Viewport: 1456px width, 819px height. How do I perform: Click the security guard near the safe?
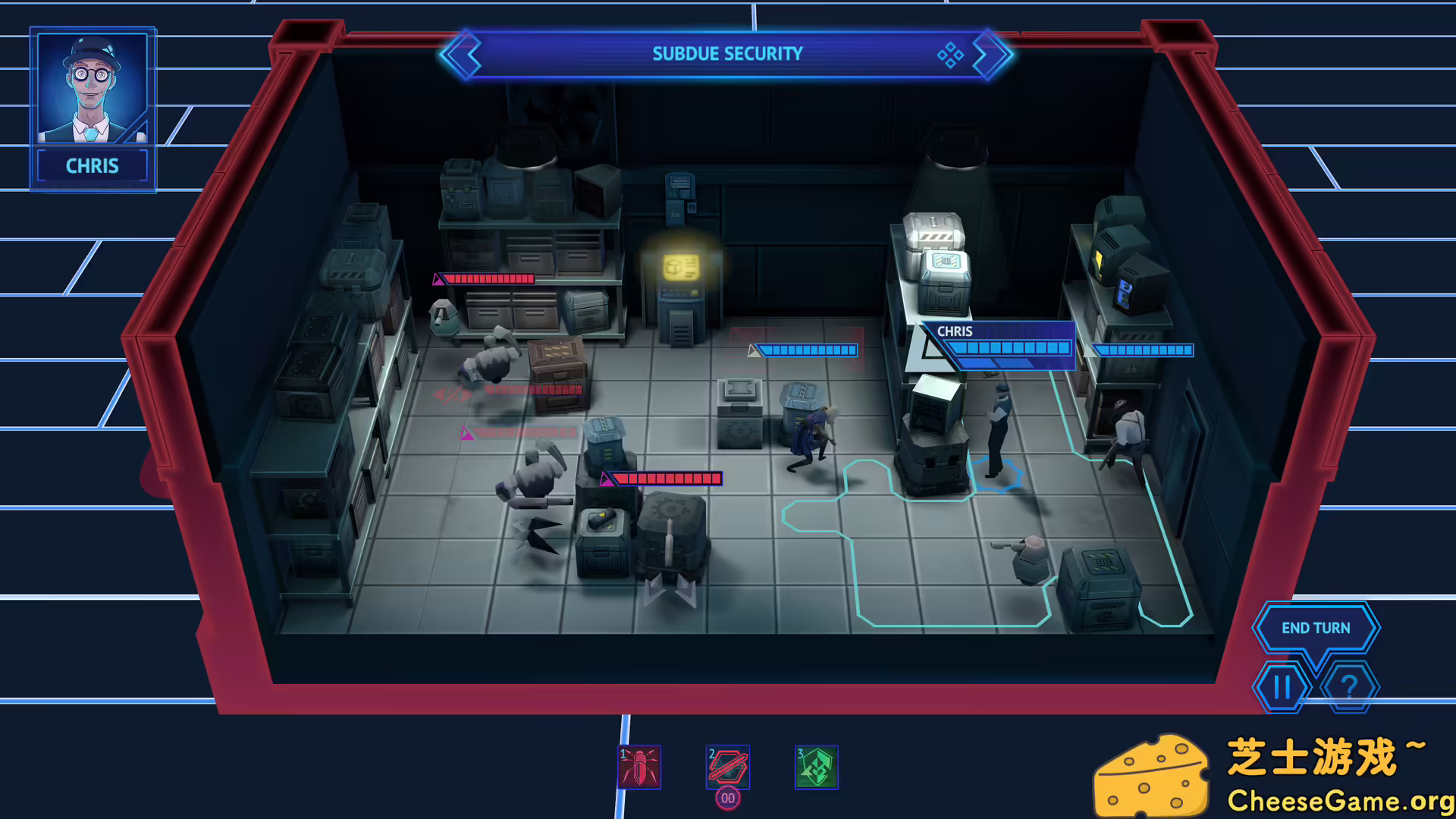pyautogui.click(x=997, y=432)
